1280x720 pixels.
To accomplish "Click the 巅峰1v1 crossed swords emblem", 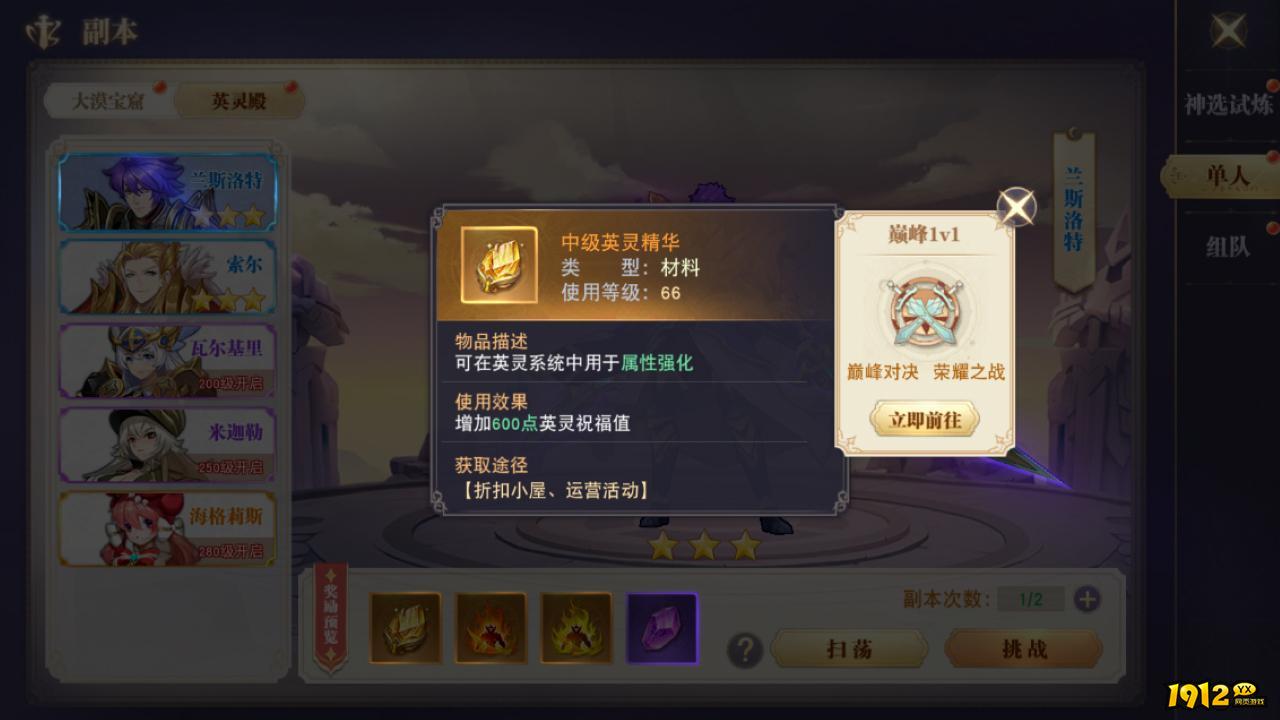I will 921,310.
